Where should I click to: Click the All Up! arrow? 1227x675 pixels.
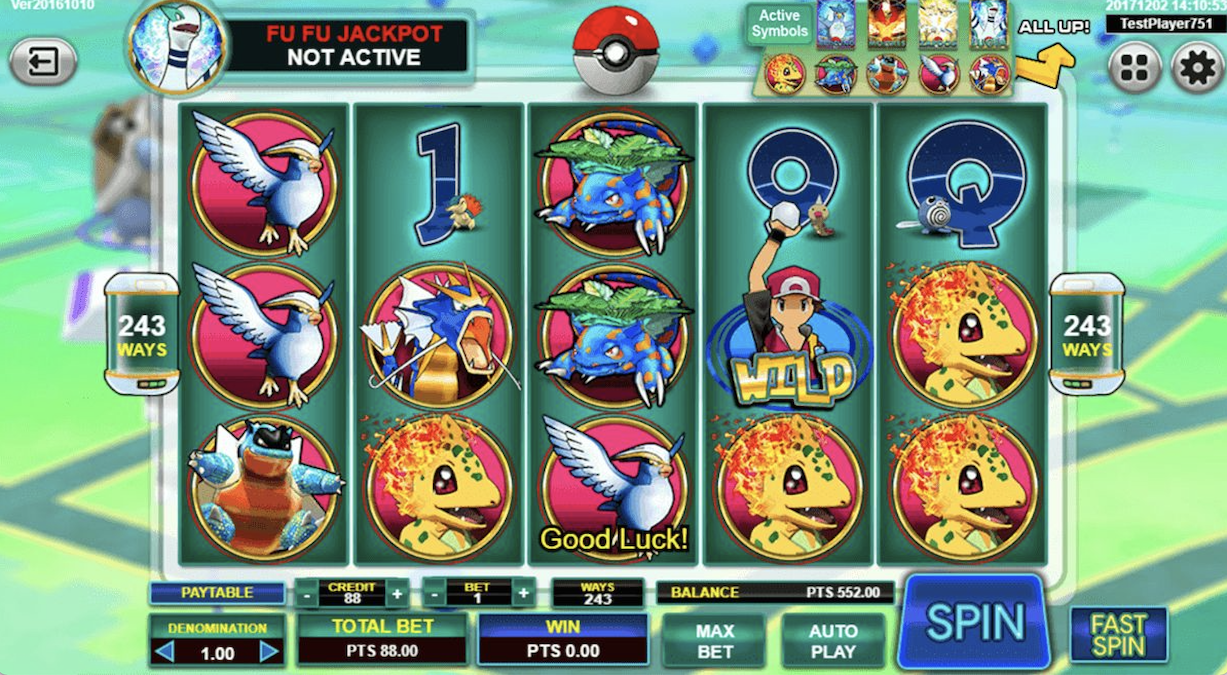pos(1046,64)
